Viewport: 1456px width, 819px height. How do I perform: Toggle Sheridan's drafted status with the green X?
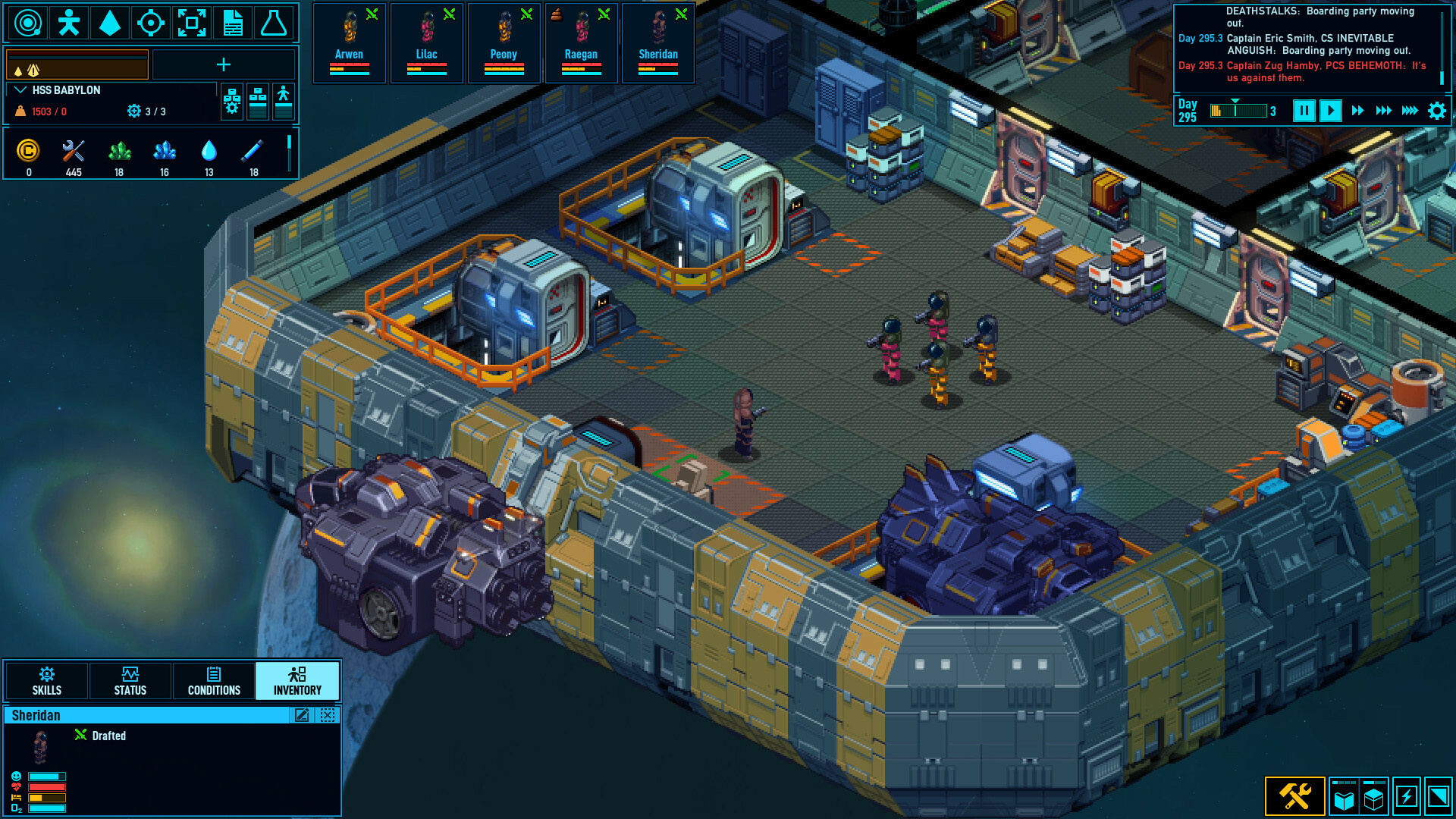click(x=80, y=735)
